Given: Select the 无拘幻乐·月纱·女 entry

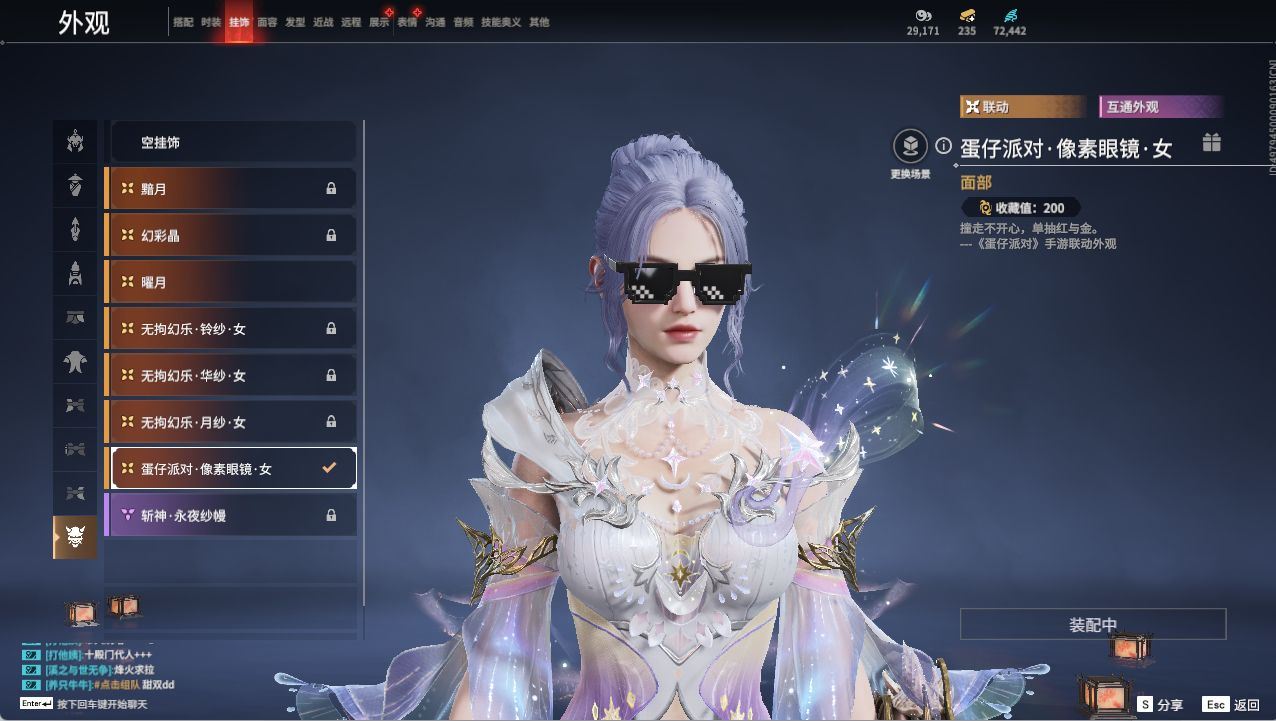Looking at the screenshot, I should pyautogui.click(x=231, y=422).
